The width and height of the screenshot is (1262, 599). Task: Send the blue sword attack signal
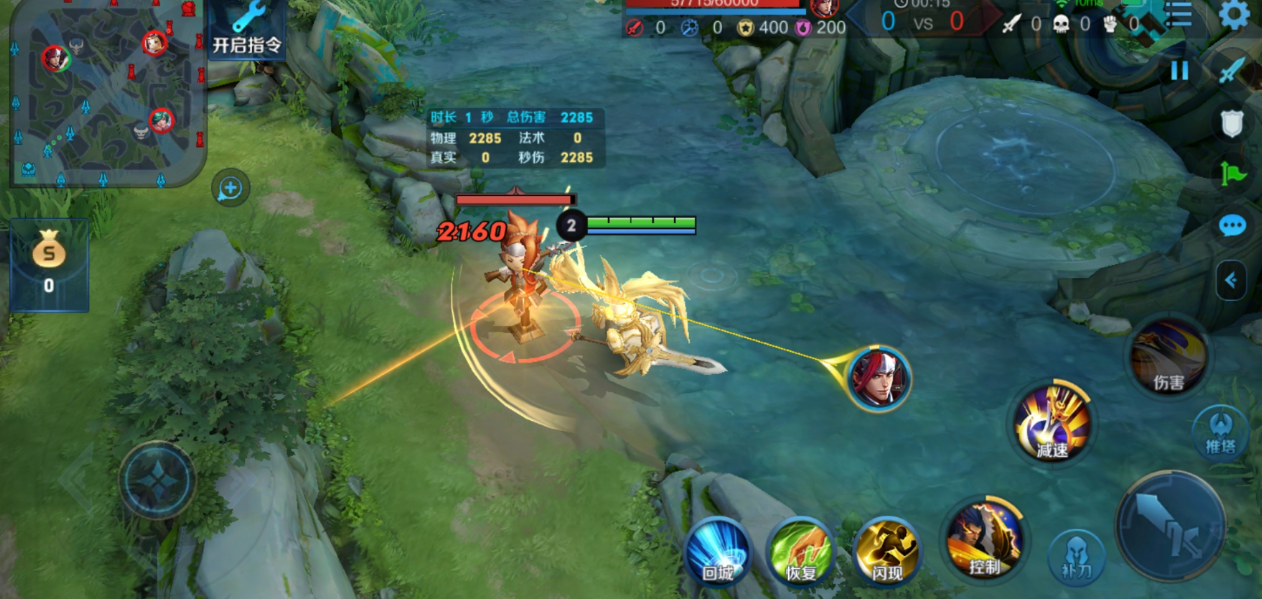pos(1232,71)
